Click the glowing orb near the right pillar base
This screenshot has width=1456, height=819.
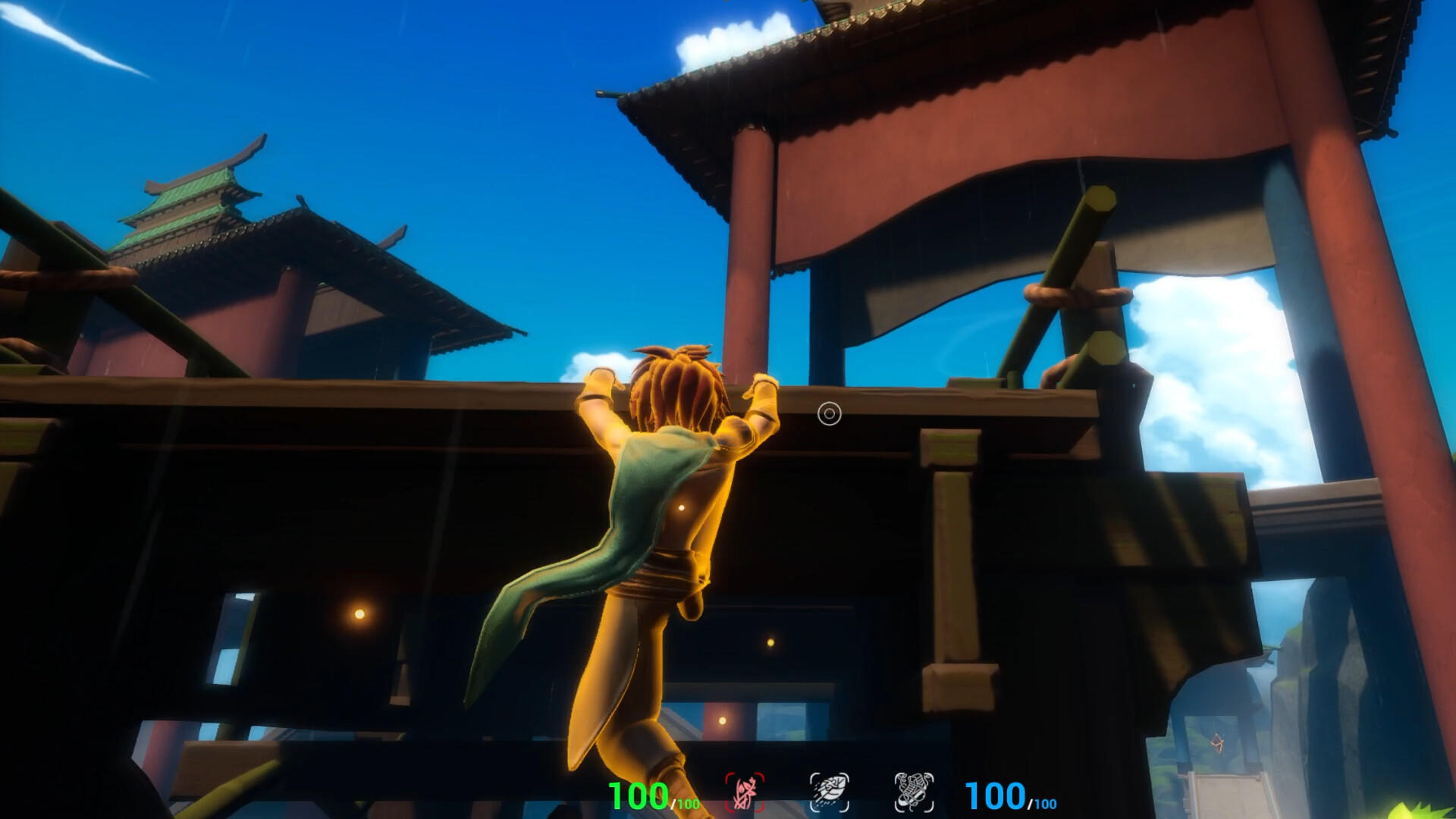coord(721,721)
